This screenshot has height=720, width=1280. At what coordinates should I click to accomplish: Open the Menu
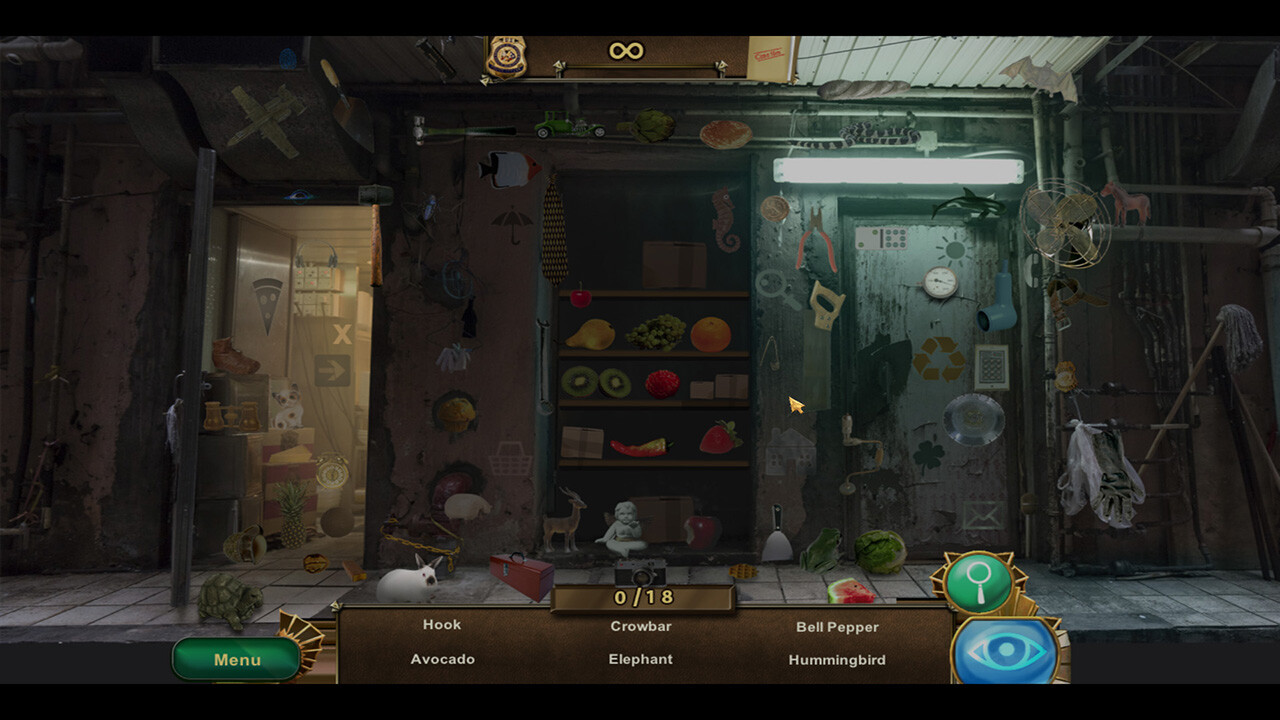click(234, 659)
